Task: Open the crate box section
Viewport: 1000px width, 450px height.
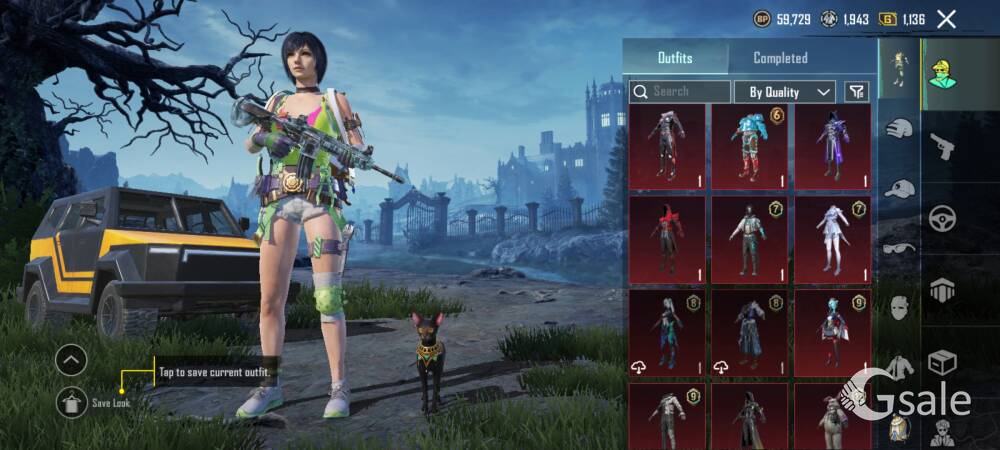Action: [x=942, y=362]
